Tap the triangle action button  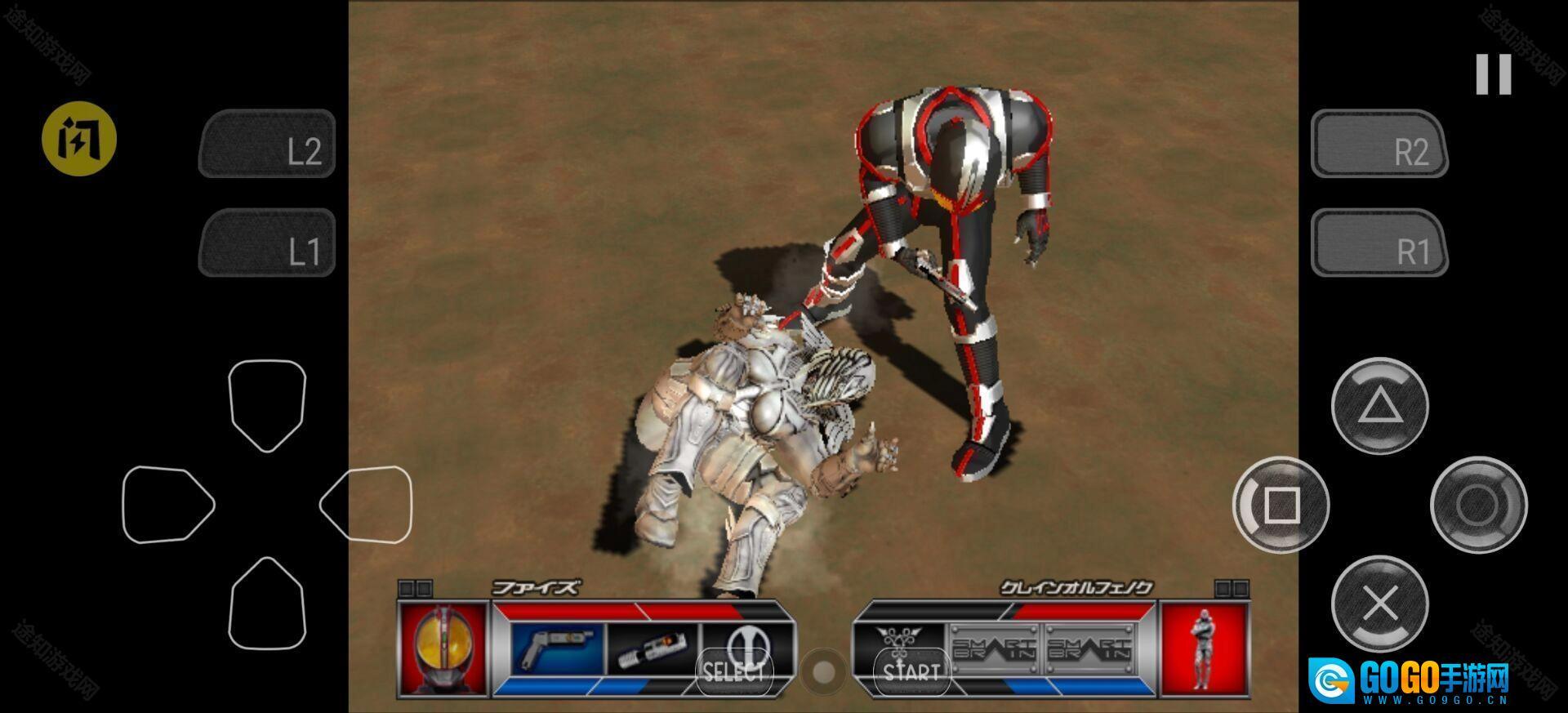pos(1379,406)
